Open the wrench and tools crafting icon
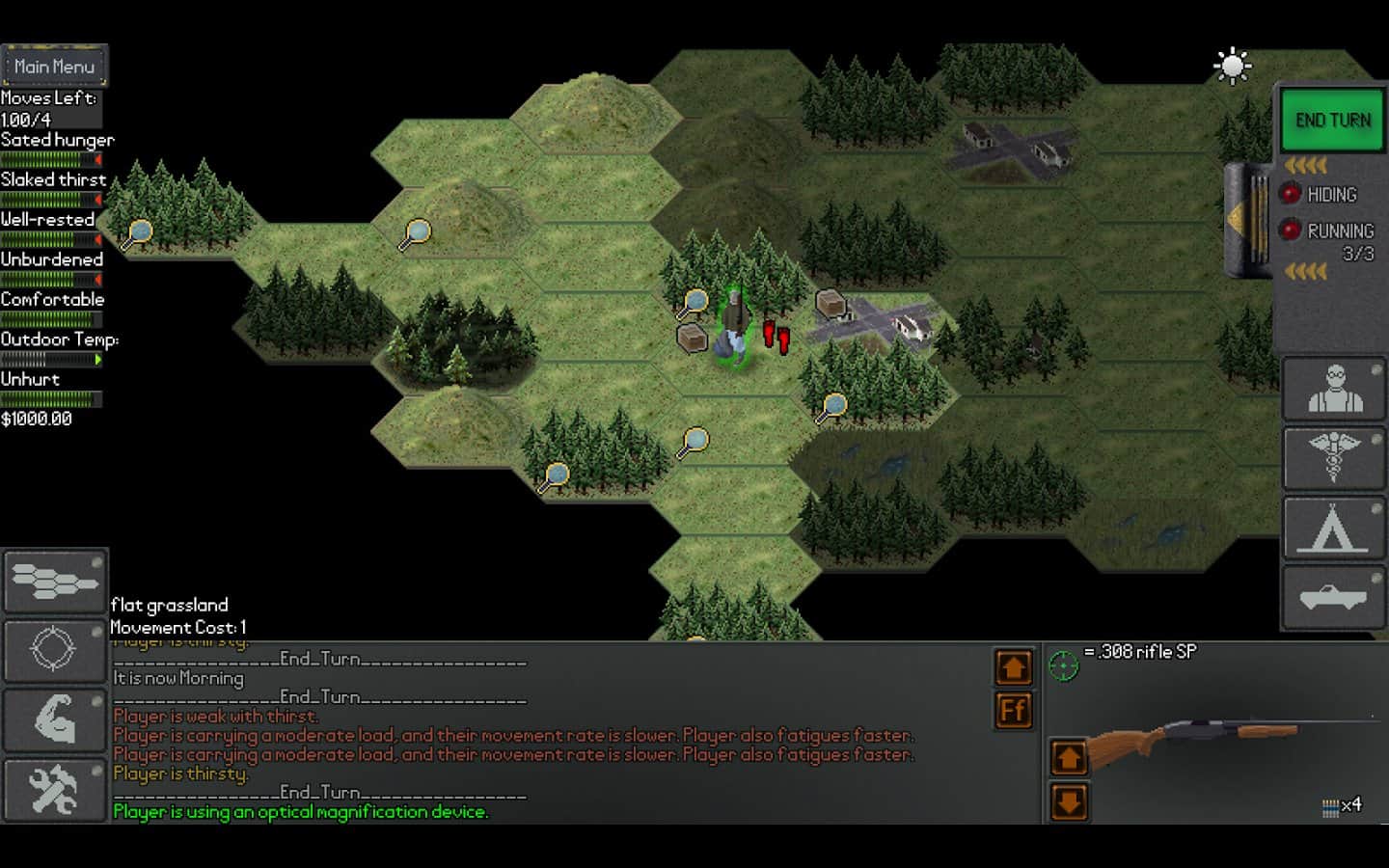 point(55,789)
